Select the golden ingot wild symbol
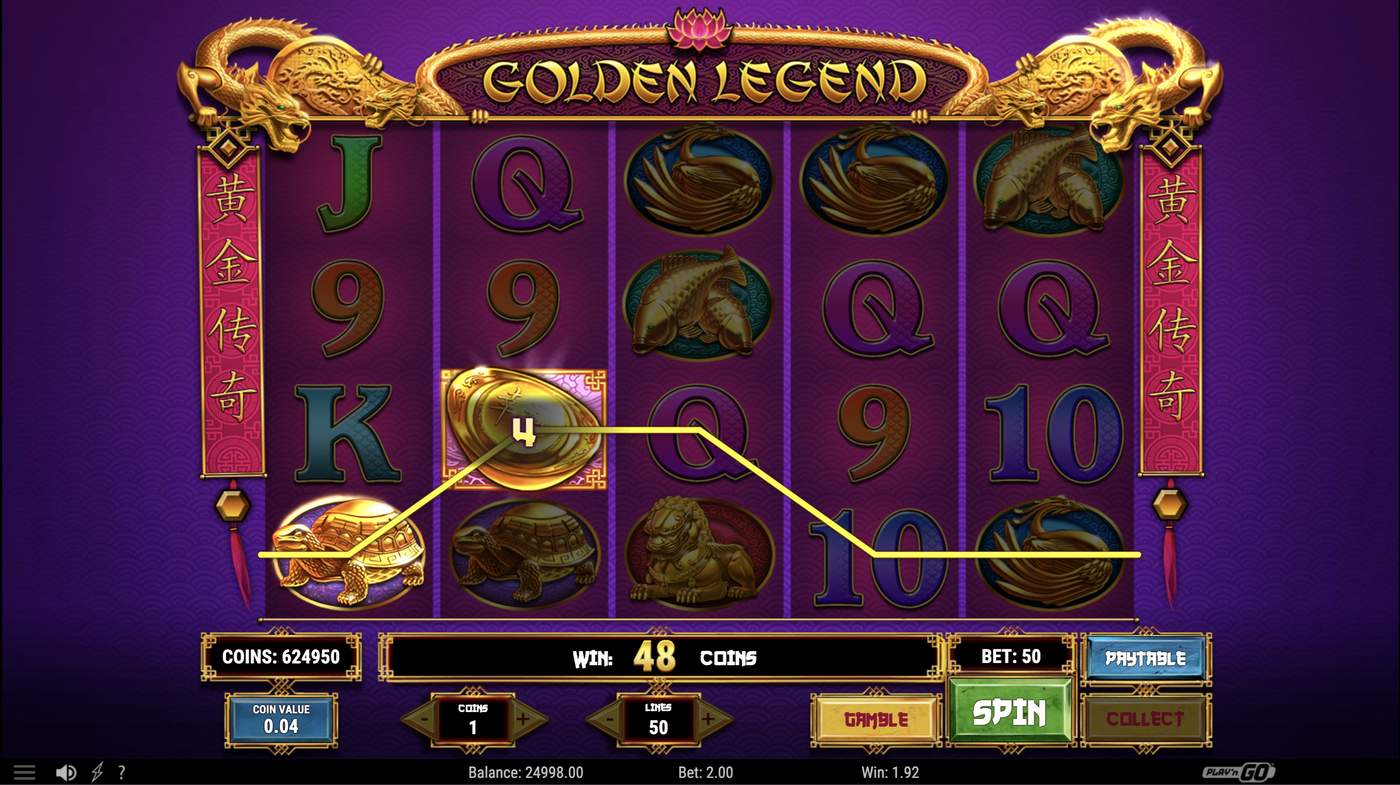1400x785 pixels. (x=522, y=430)
